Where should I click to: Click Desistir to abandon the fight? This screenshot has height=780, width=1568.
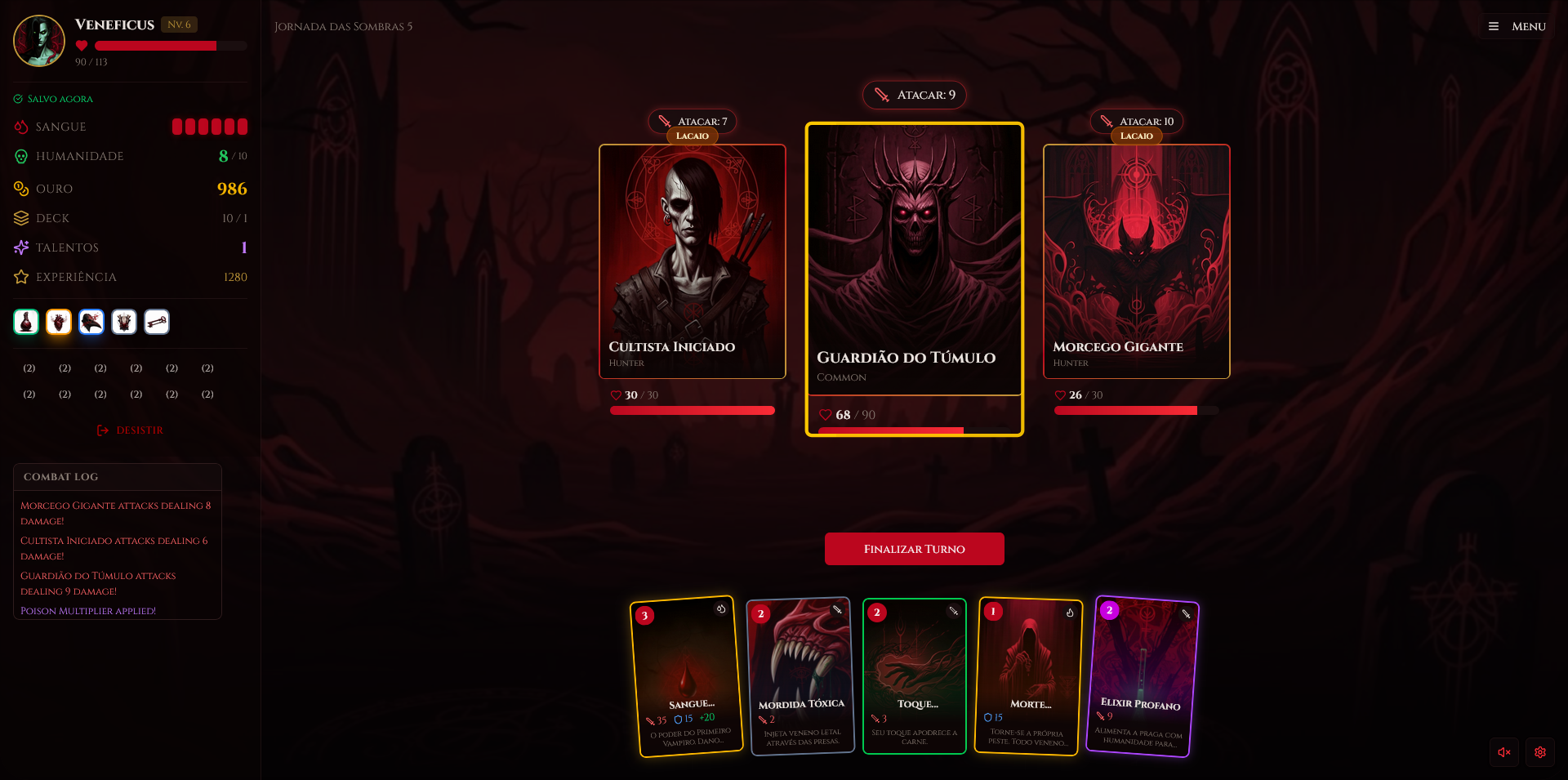(x=131, y=430)
